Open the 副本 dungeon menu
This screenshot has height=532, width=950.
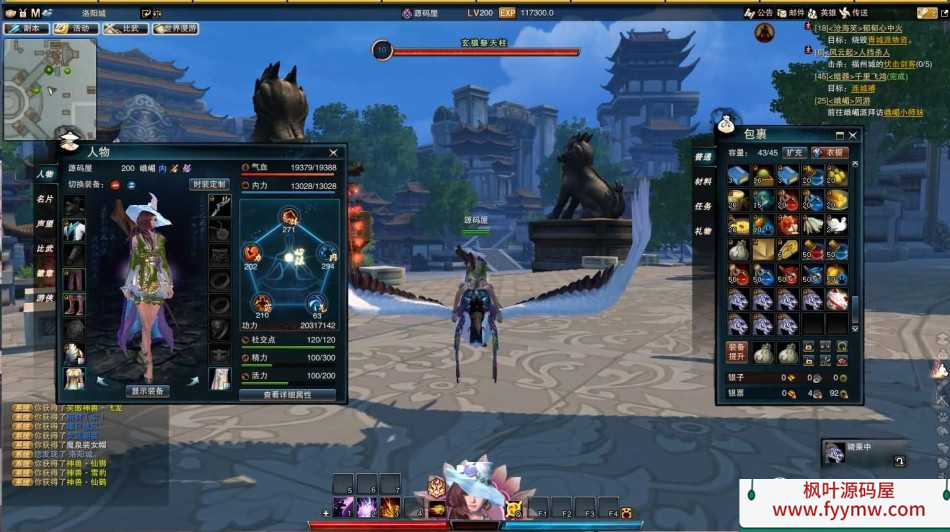(x=26, y=29)
